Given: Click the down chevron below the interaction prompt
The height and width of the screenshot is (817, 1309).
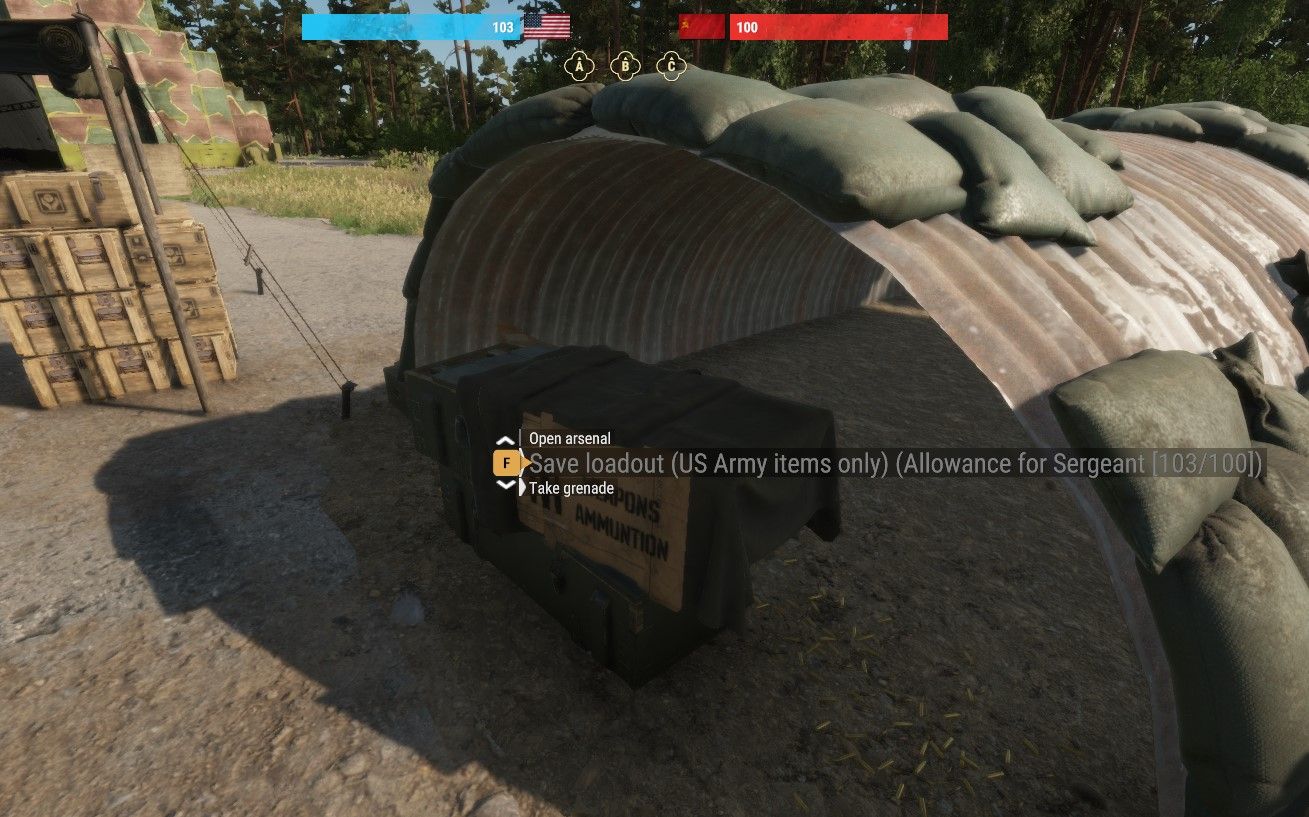Looking at the screenshot, I should click(x=505, y=482).
